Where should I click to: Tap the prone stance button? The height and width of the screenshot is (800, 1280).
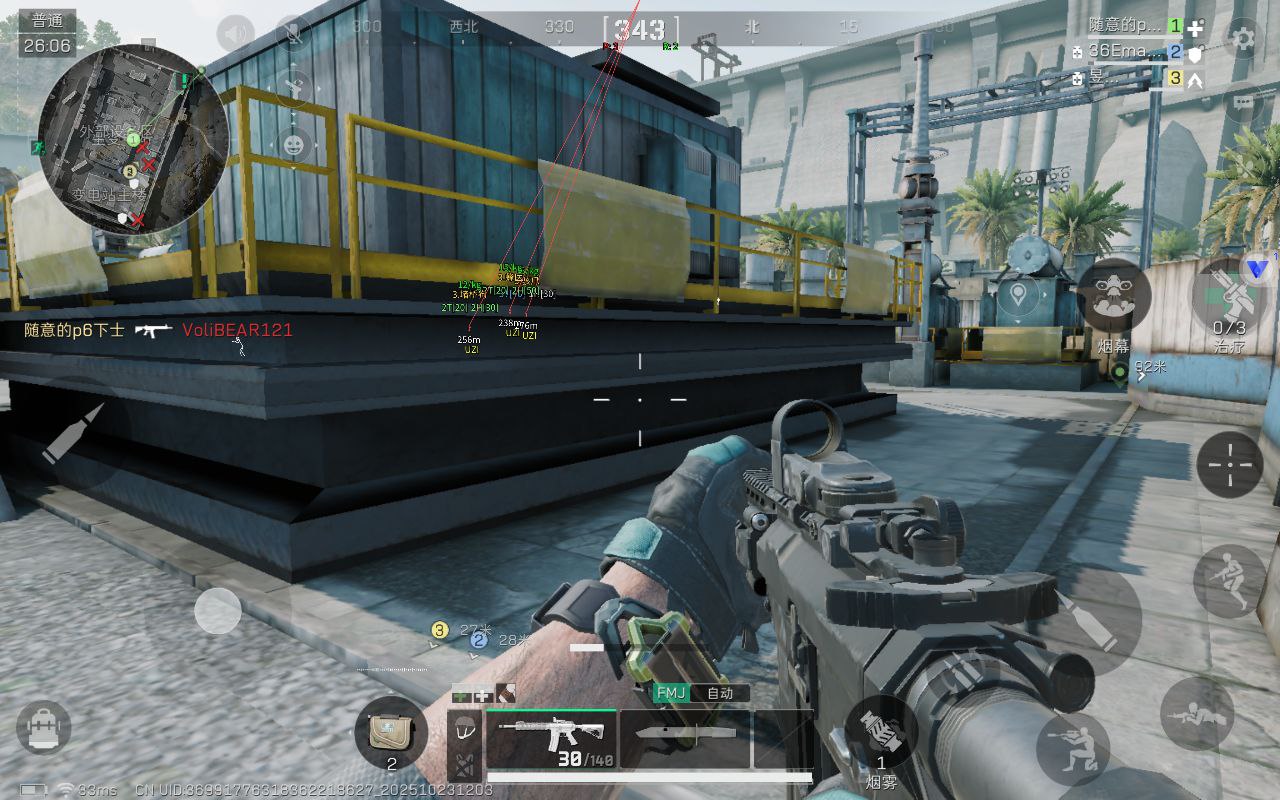1197,713
